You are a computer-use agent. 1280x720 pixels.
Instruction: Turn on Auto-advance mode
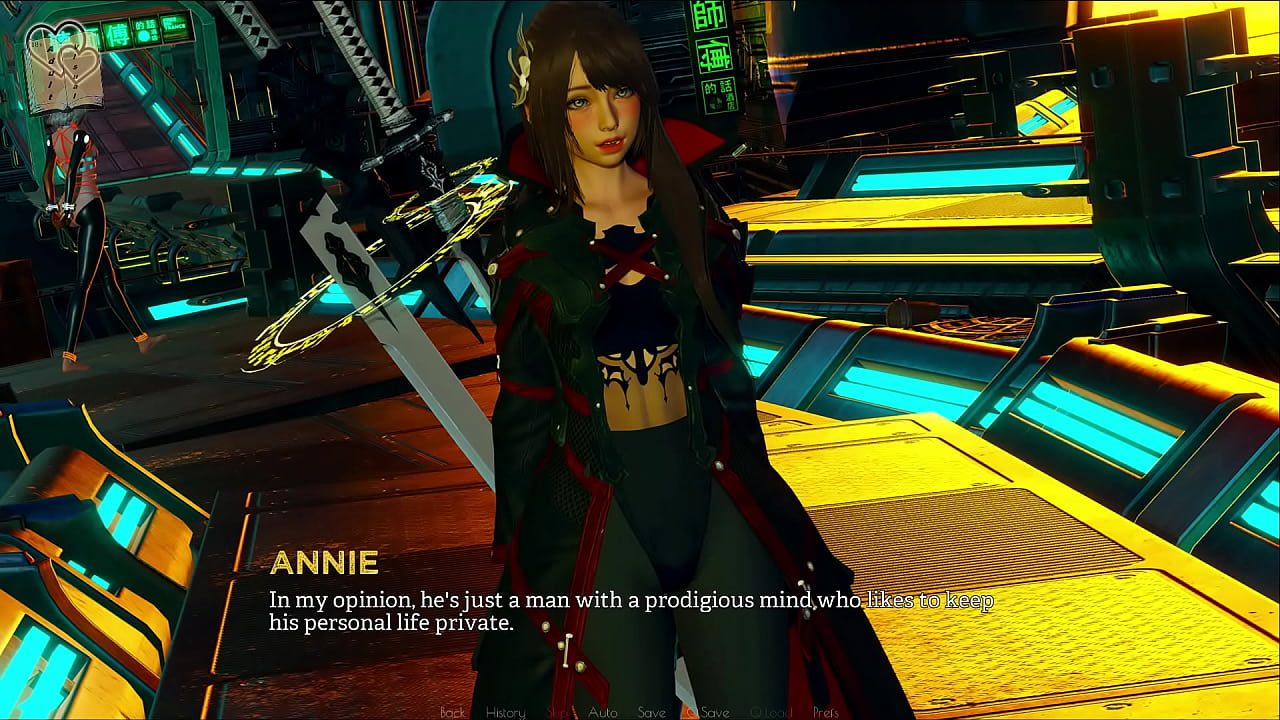602,712
